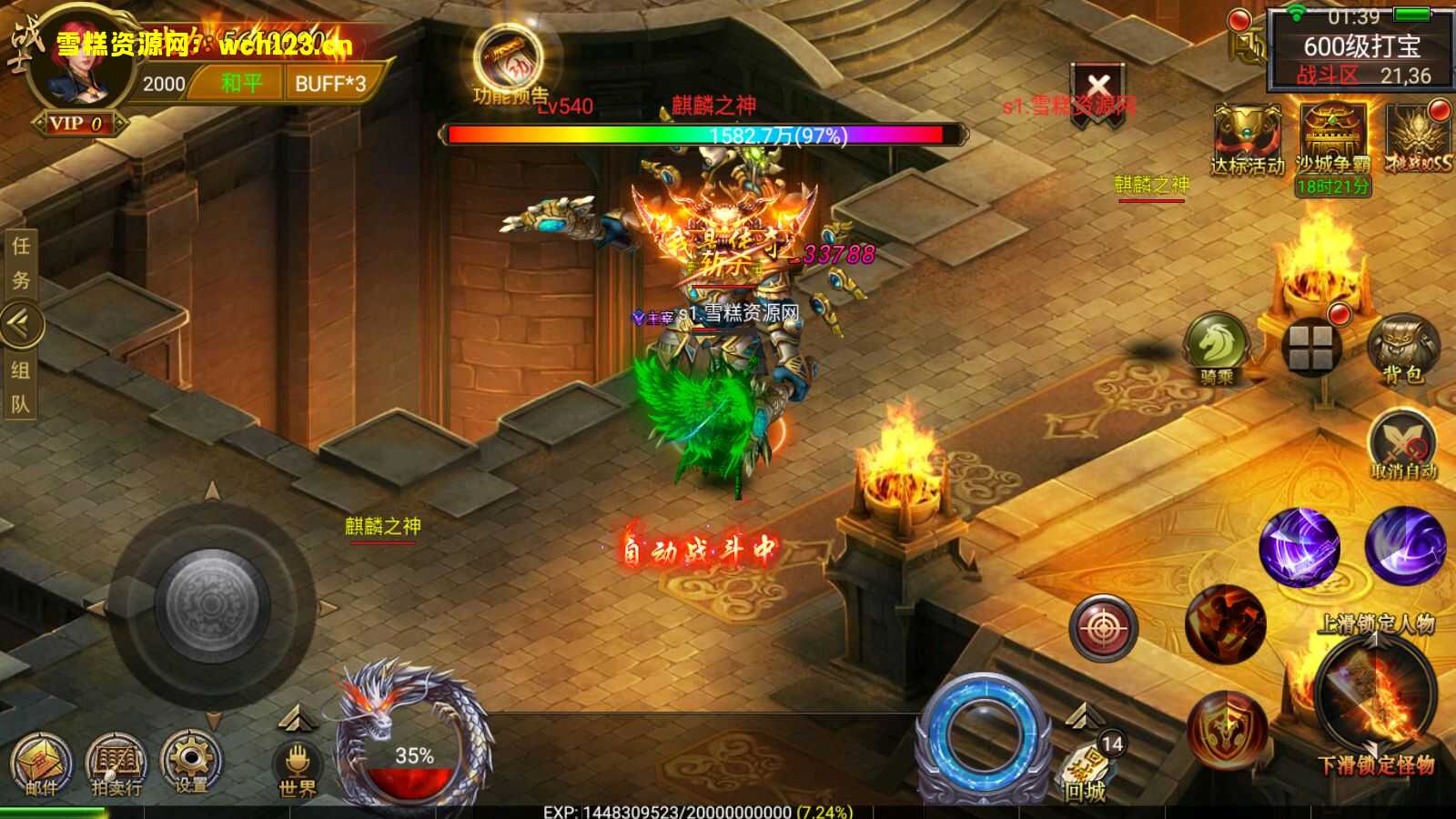Open the 拍卖行 auction house
The image size is (1456, 819).
116,763
